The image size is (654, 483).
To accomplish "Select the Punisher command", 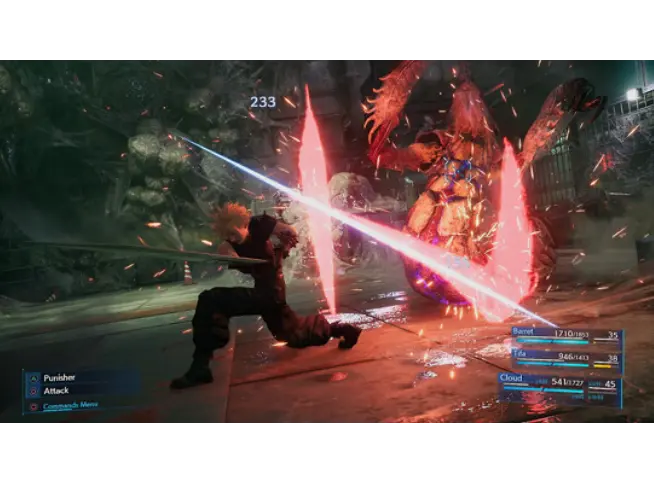I will click(x=60, y=378).
